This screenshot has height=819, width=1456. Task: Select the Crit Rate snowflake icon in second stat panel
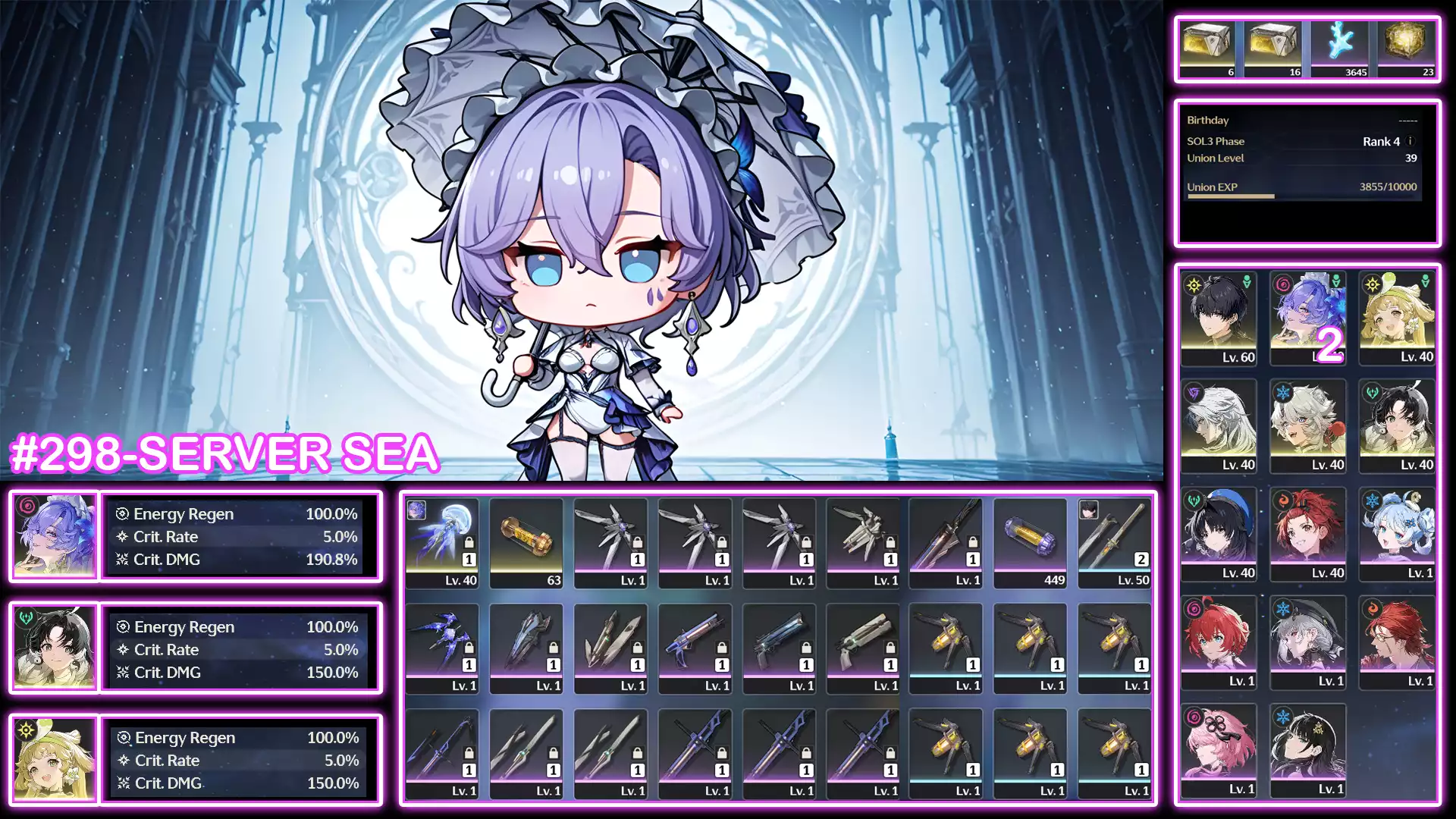coord(121,650)
